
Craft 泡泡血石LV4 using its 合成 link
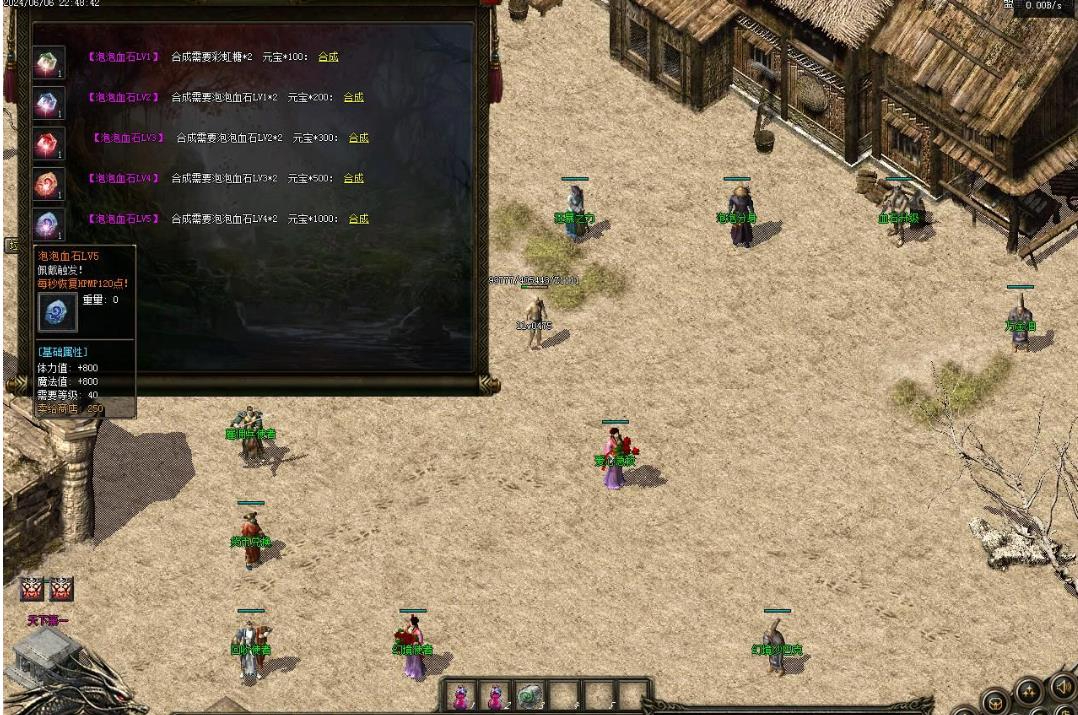[x=353, y=178]
